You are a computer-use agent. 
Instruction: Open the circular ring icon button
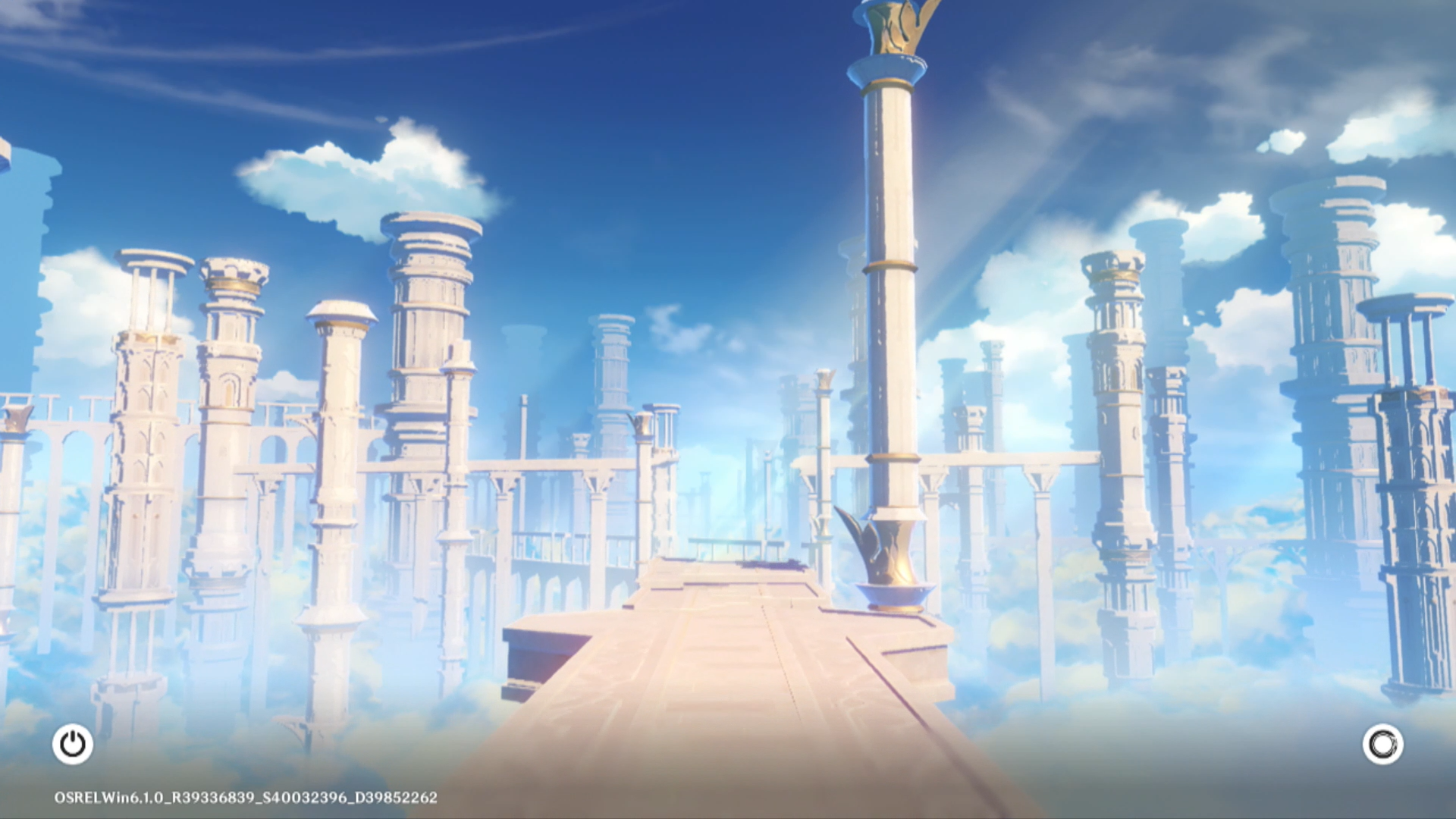click(1382, 744)
